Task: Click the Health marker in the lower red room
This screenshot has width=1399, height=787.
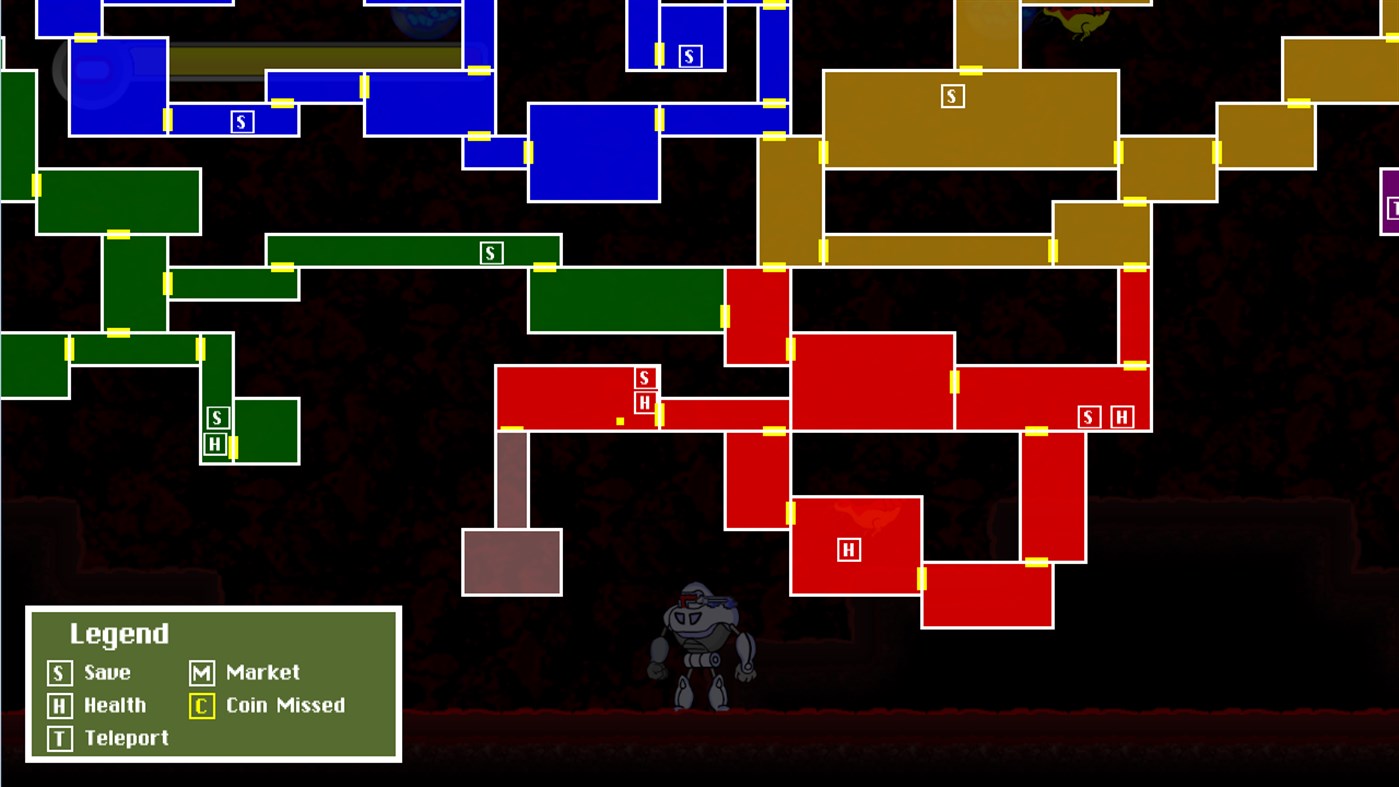Action: [x=848, y=548]
